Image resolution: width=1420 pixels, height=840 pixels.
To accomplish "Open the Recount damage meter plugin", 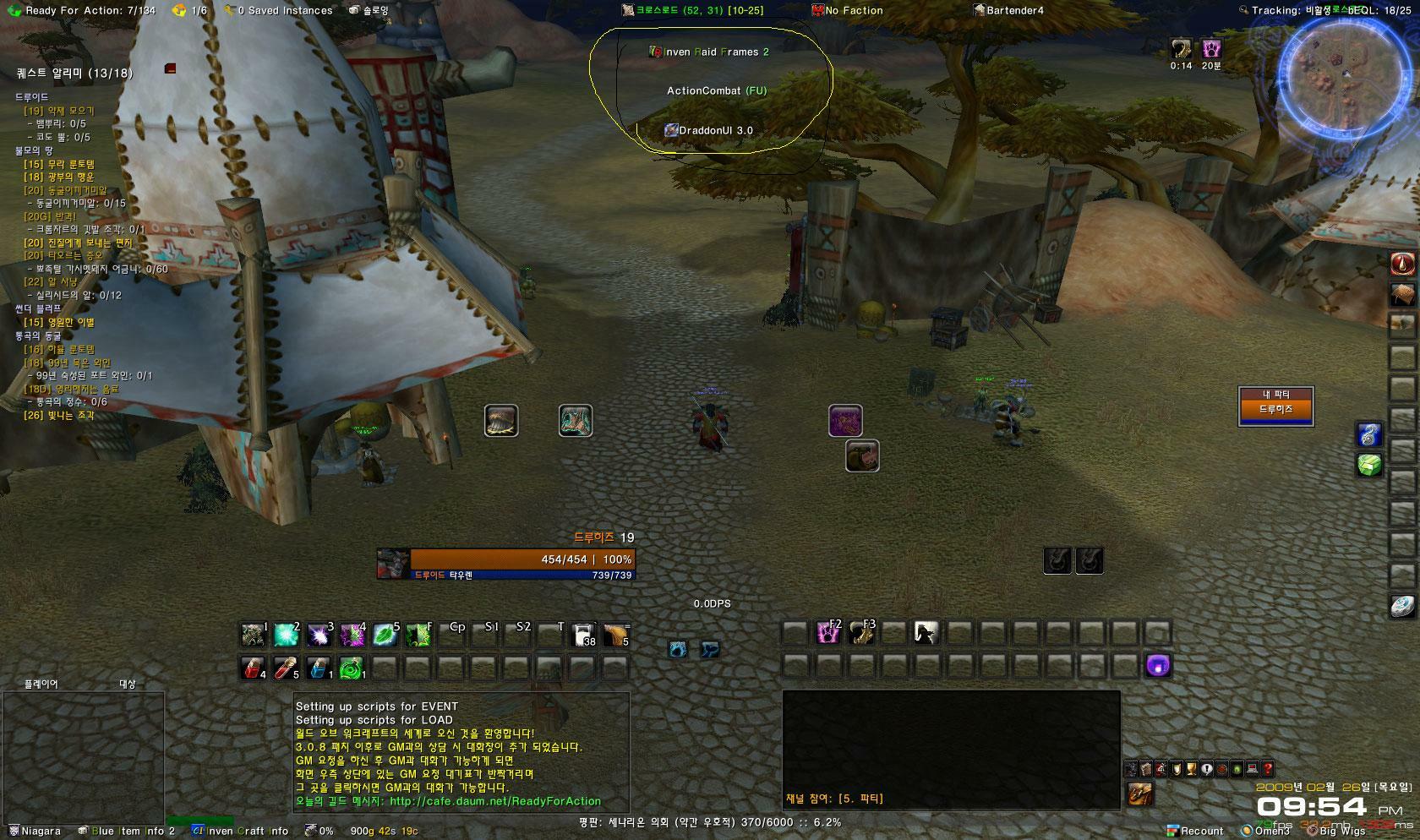I will tap(1195, 831).
